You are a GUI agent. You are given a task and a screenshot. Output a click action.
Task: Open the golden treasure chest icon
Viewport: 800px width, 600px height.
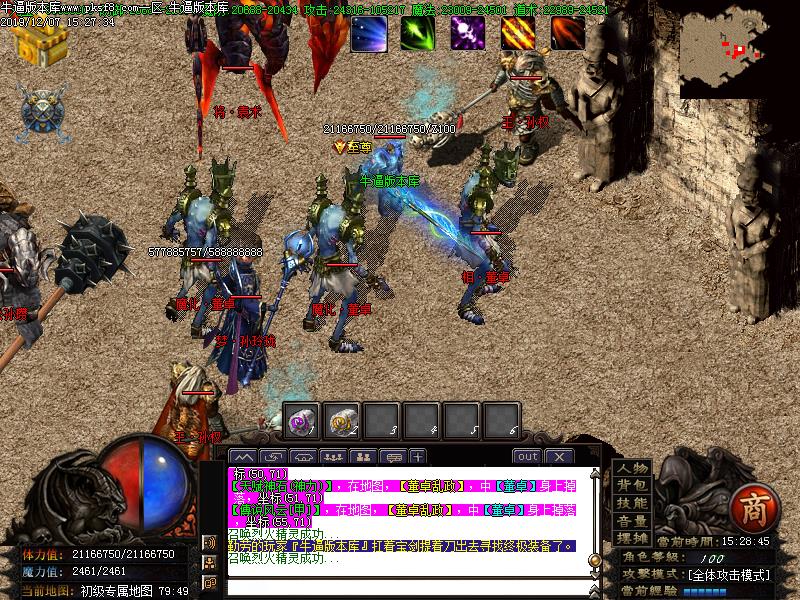(x=40, y=42)
